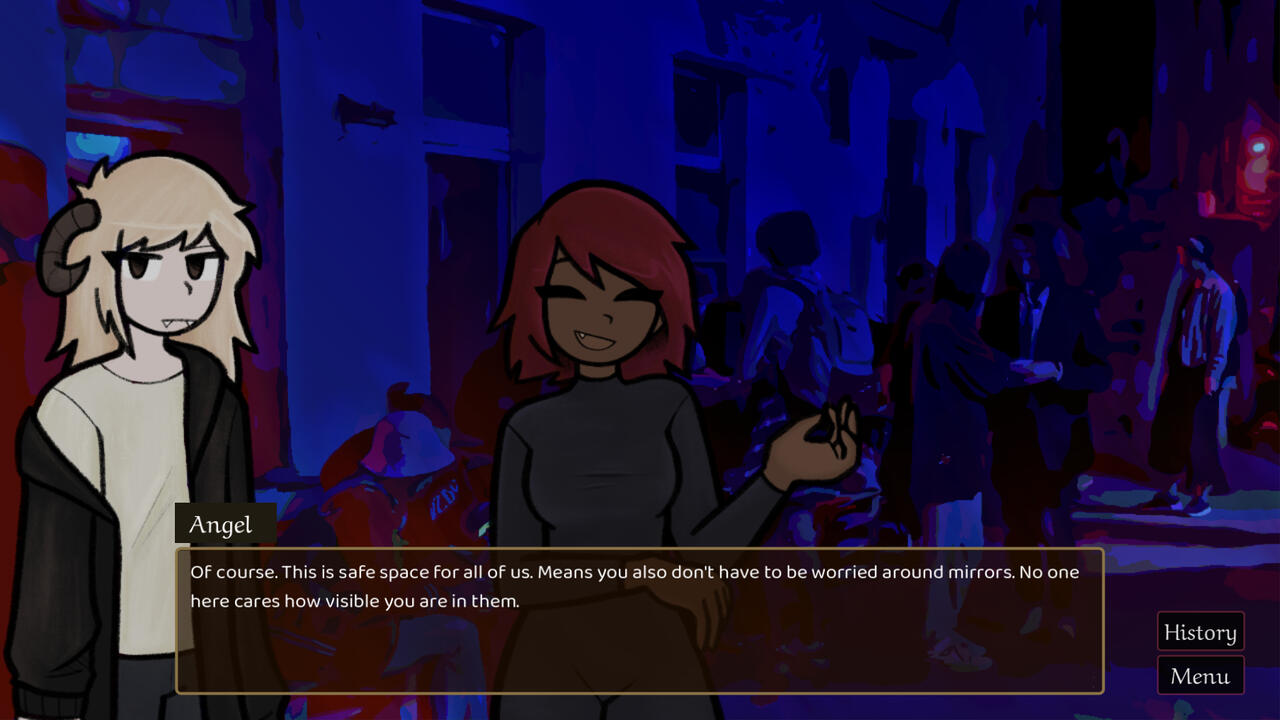Open the History log

pyautogui.click(x=1200, y=632)
